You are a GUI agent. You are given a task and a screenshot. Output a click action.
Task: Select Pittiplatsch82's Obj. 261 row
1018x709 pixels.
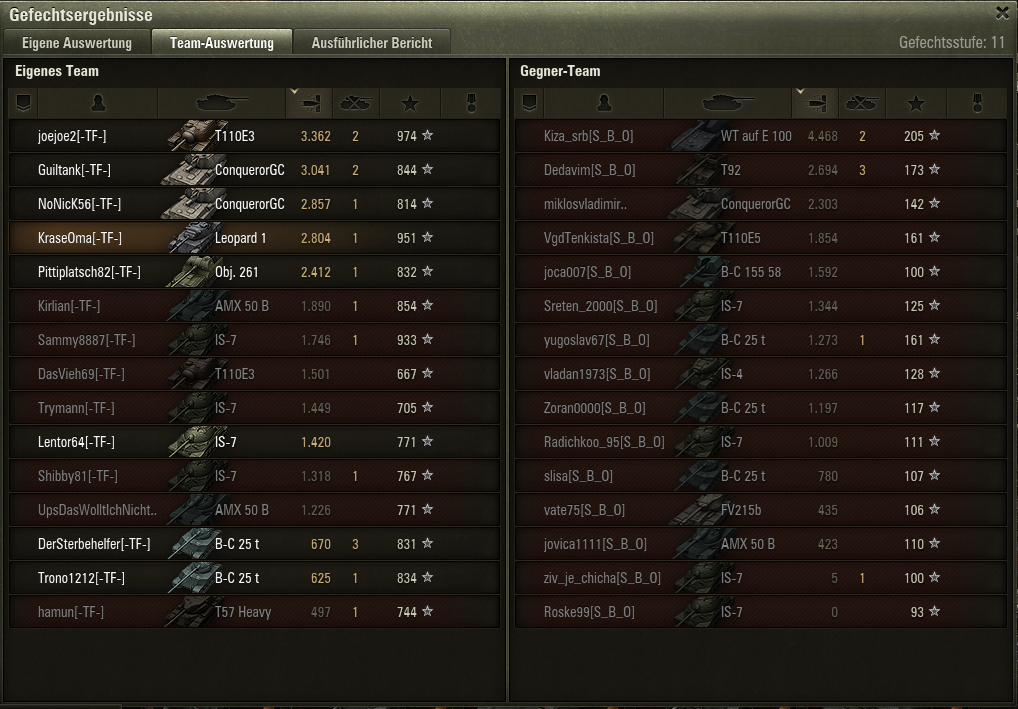click(x=254, y=272)
